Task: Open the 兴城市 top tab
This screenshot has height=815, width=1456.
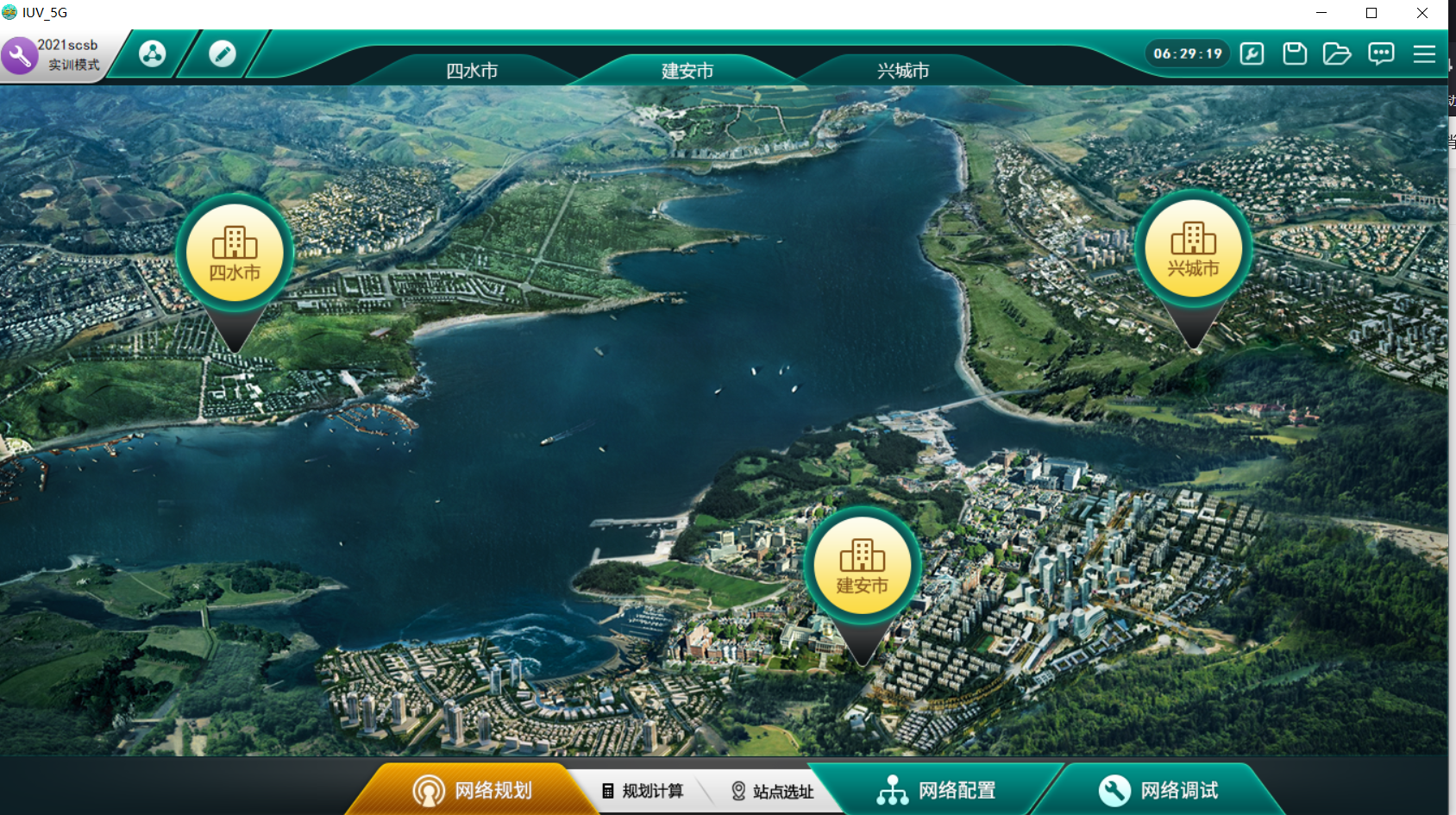Action: (x=903, y=71)
